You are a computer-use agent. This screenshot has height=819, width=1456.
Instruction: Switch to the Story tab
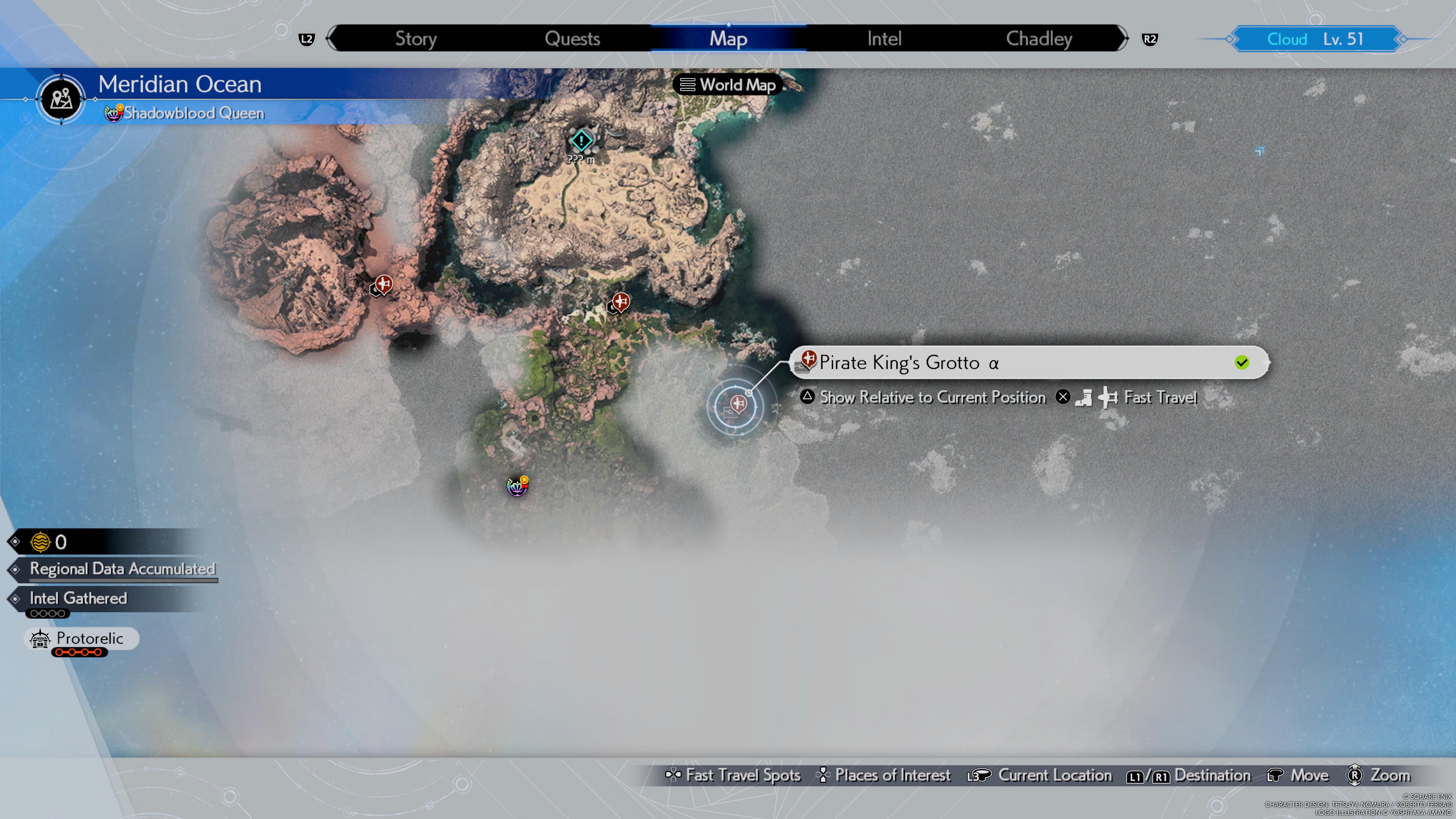(416, 38)
